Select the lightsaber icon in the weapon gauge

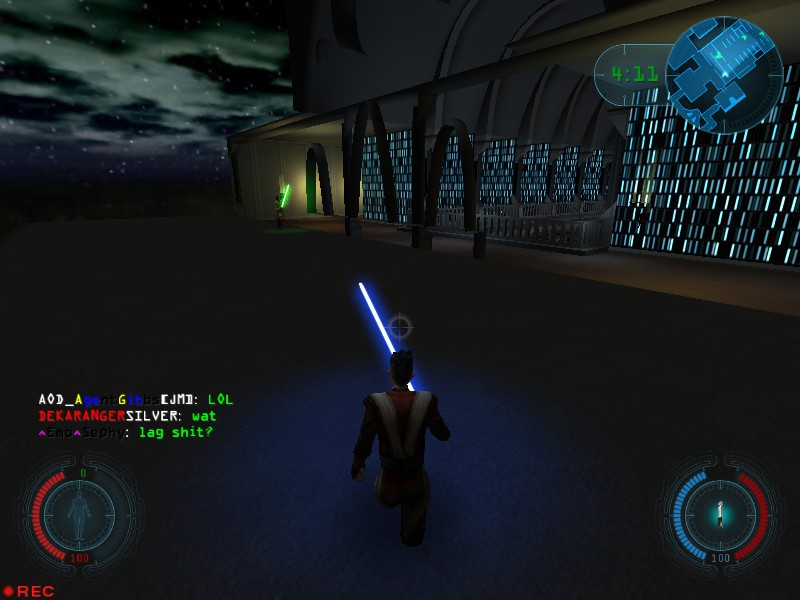click(719, 514)
